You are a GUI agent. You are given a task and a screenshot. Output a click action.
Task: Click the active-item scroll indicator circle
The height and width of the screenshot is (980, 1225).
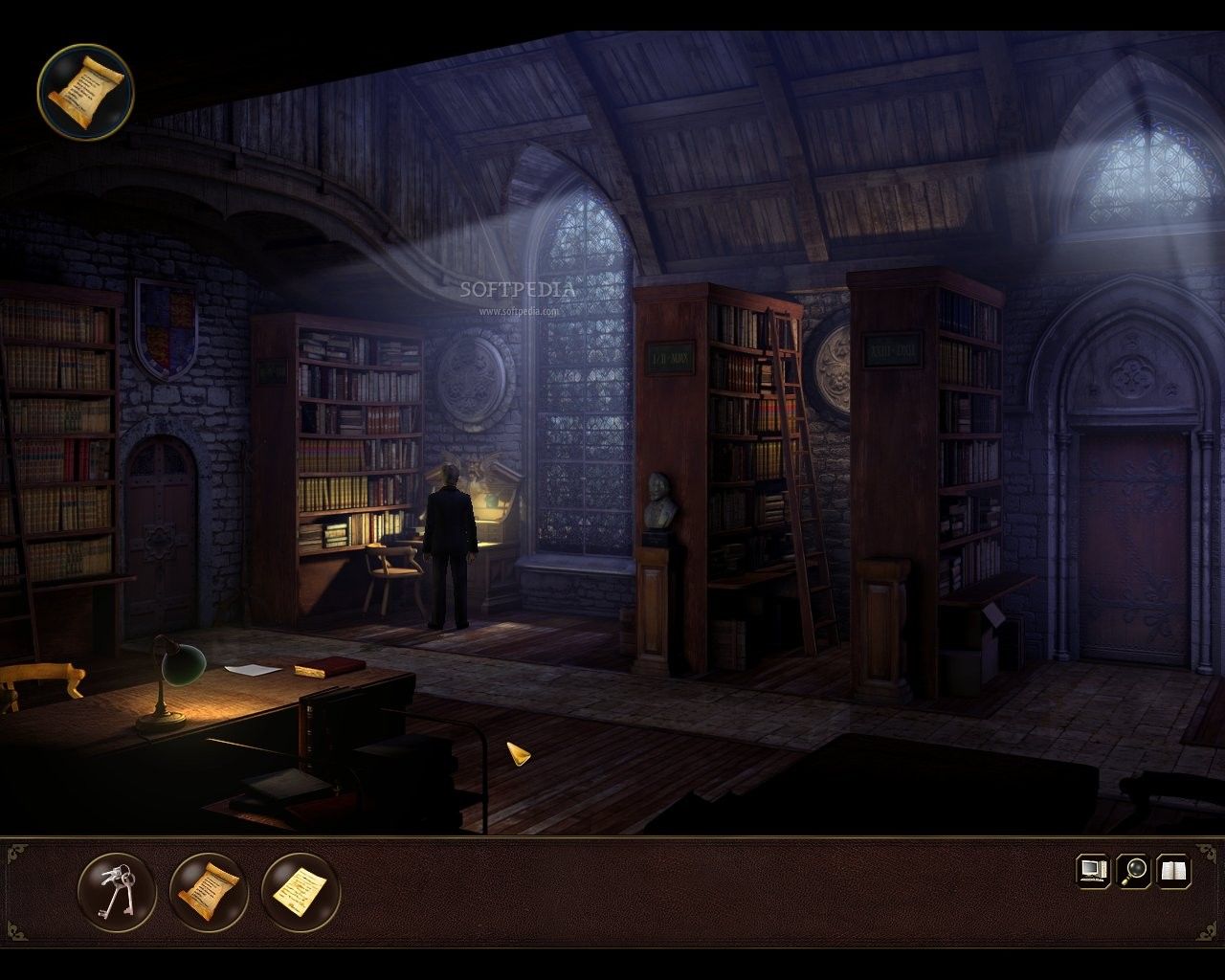pos(85,90)
